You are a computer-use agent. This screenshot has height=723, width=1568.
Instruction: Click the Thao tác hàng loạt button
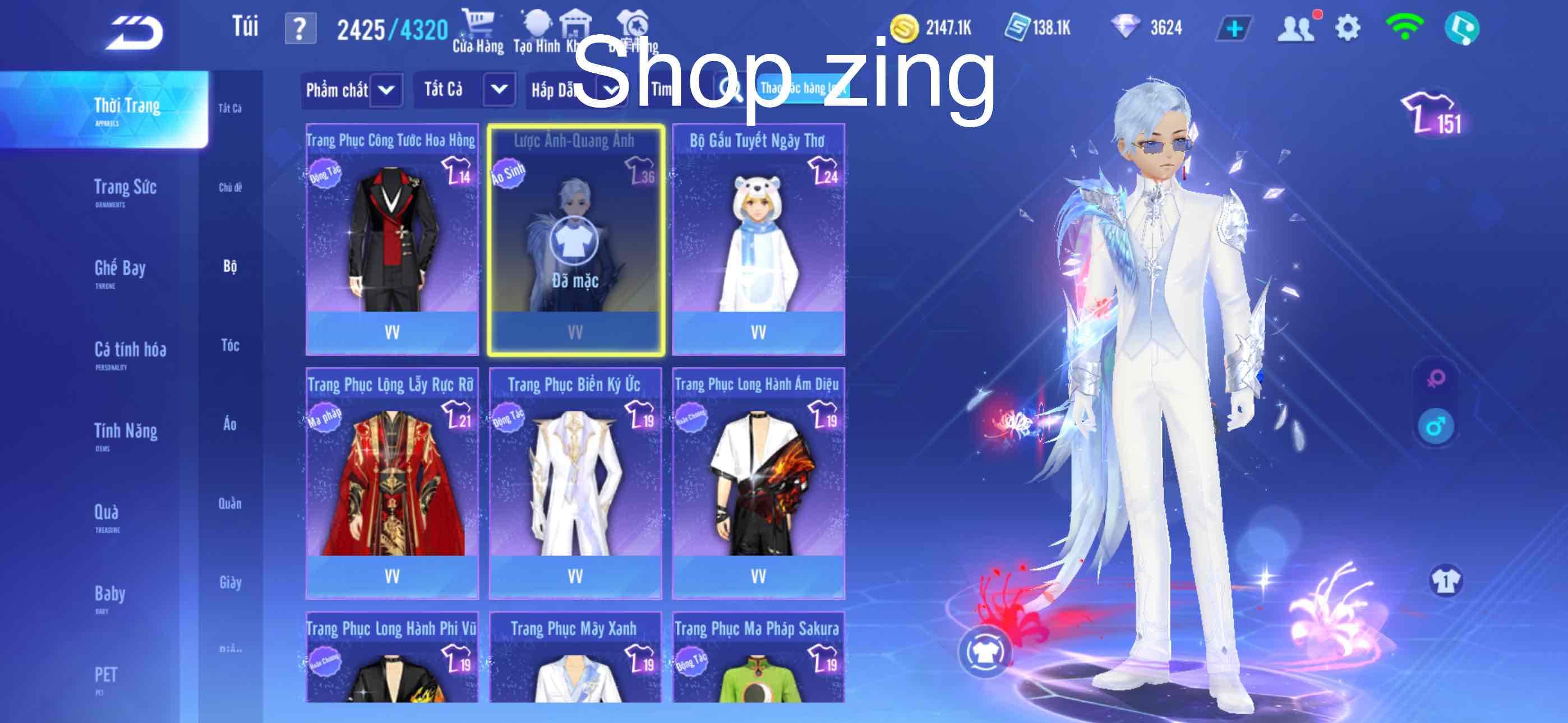point(803,89)
